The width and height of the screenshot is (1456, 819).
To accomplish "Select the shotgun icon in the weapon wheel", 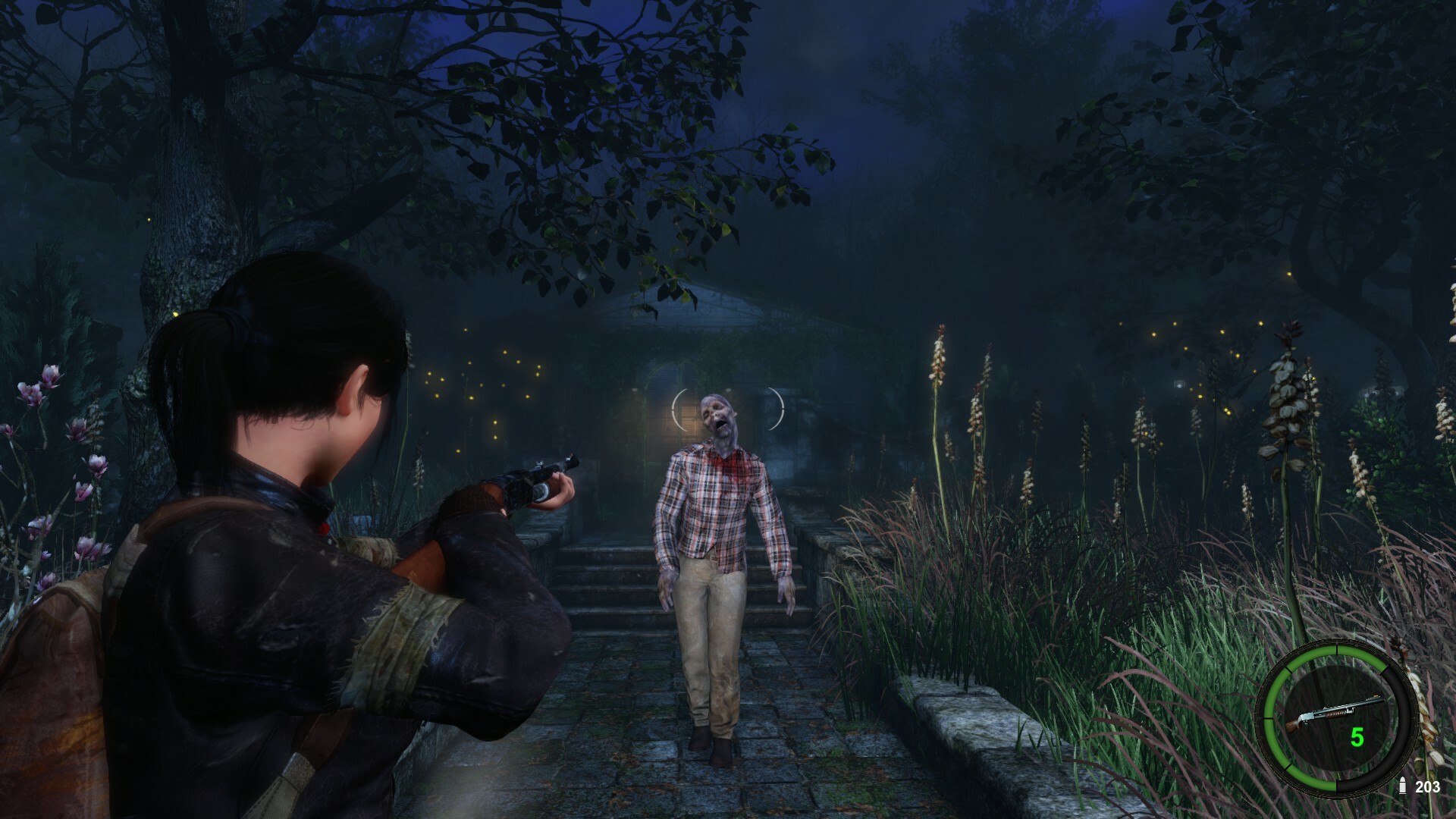I will (1336, 712).
